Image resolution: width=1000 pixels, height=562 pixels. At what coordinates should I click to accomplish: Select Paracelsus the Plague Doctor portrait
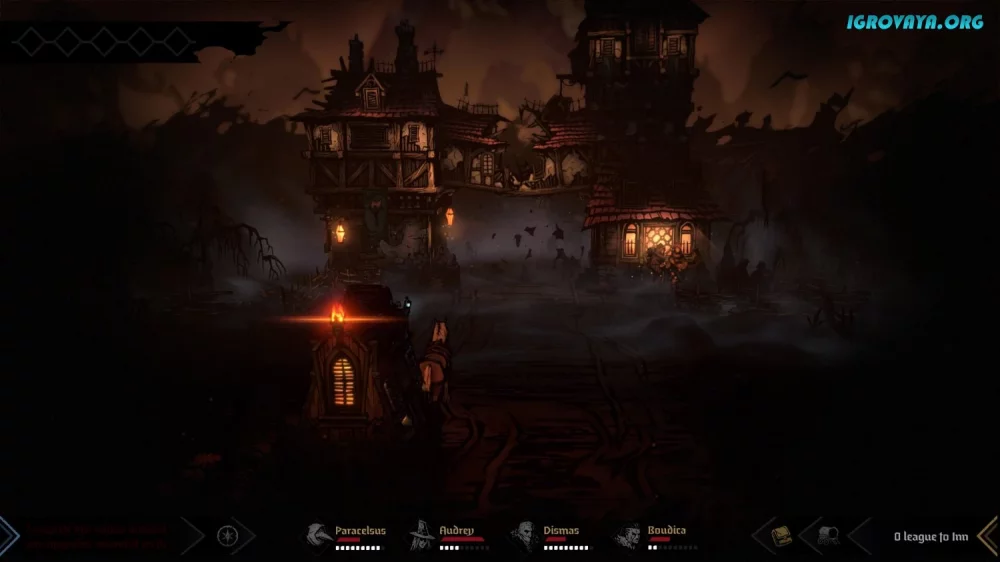(x=320, y=535)
